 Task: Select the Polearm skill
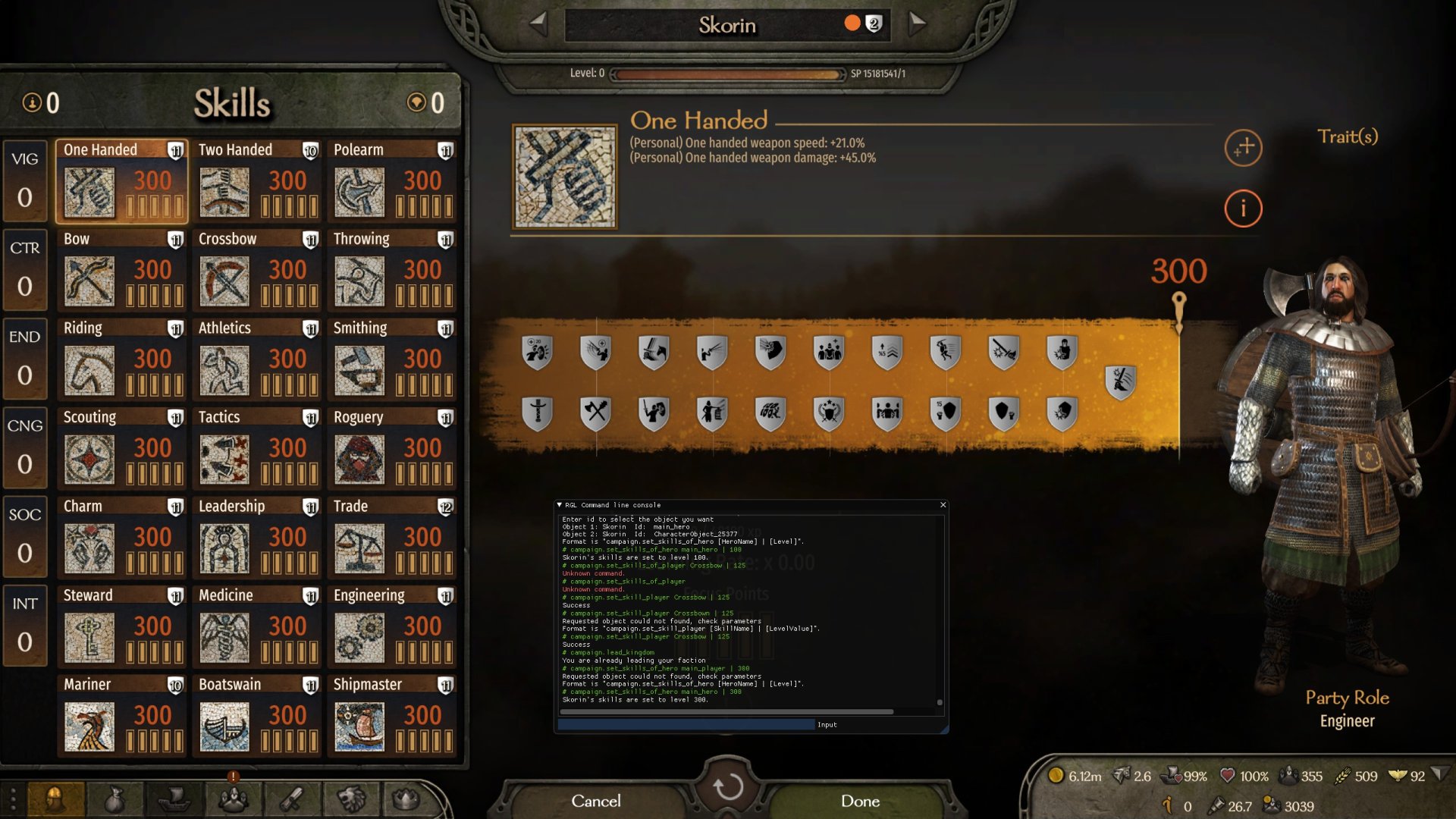(392, 181)
